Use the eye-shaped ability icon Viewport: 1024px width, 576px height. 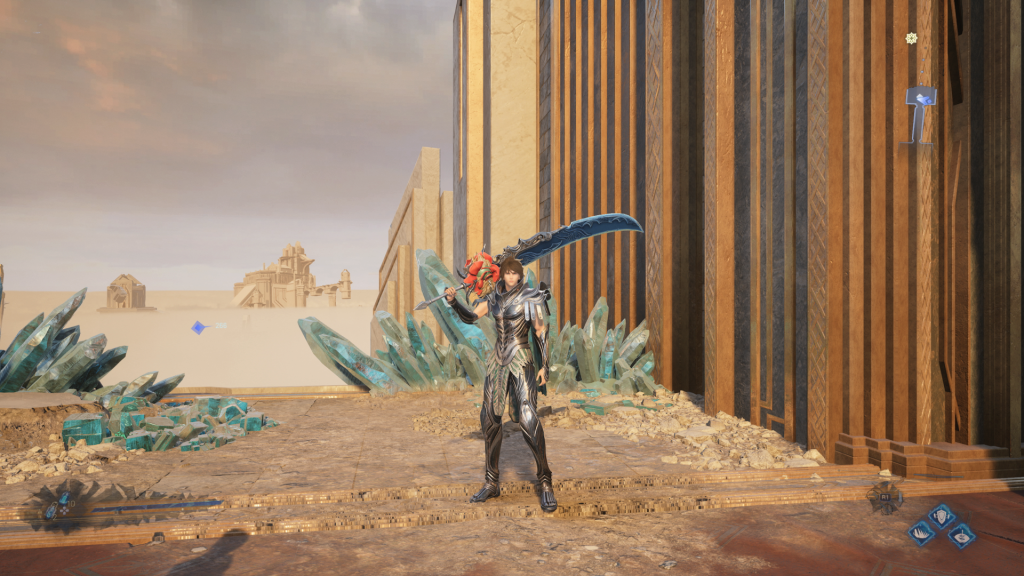(960, 535)
